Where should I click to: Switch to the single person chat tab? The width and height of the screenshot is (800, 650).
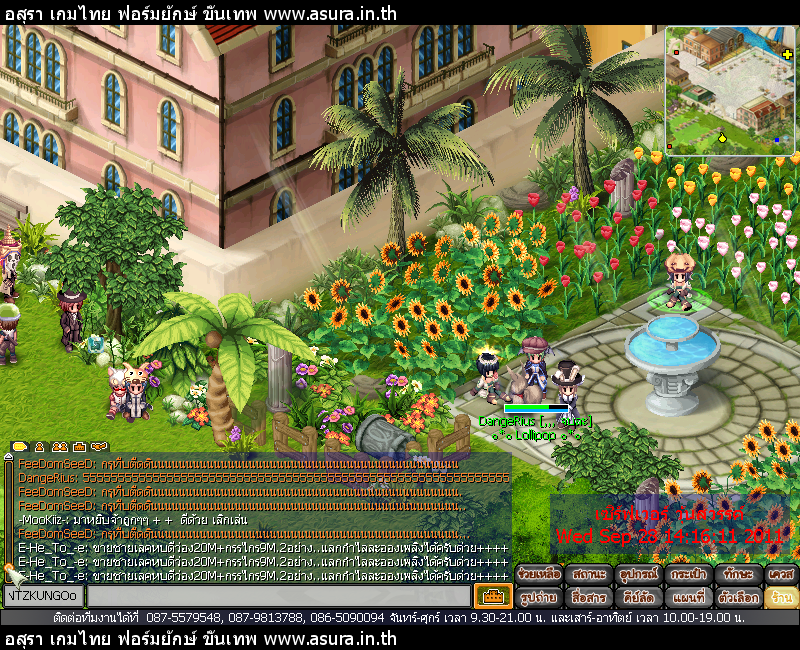point(40,446)
